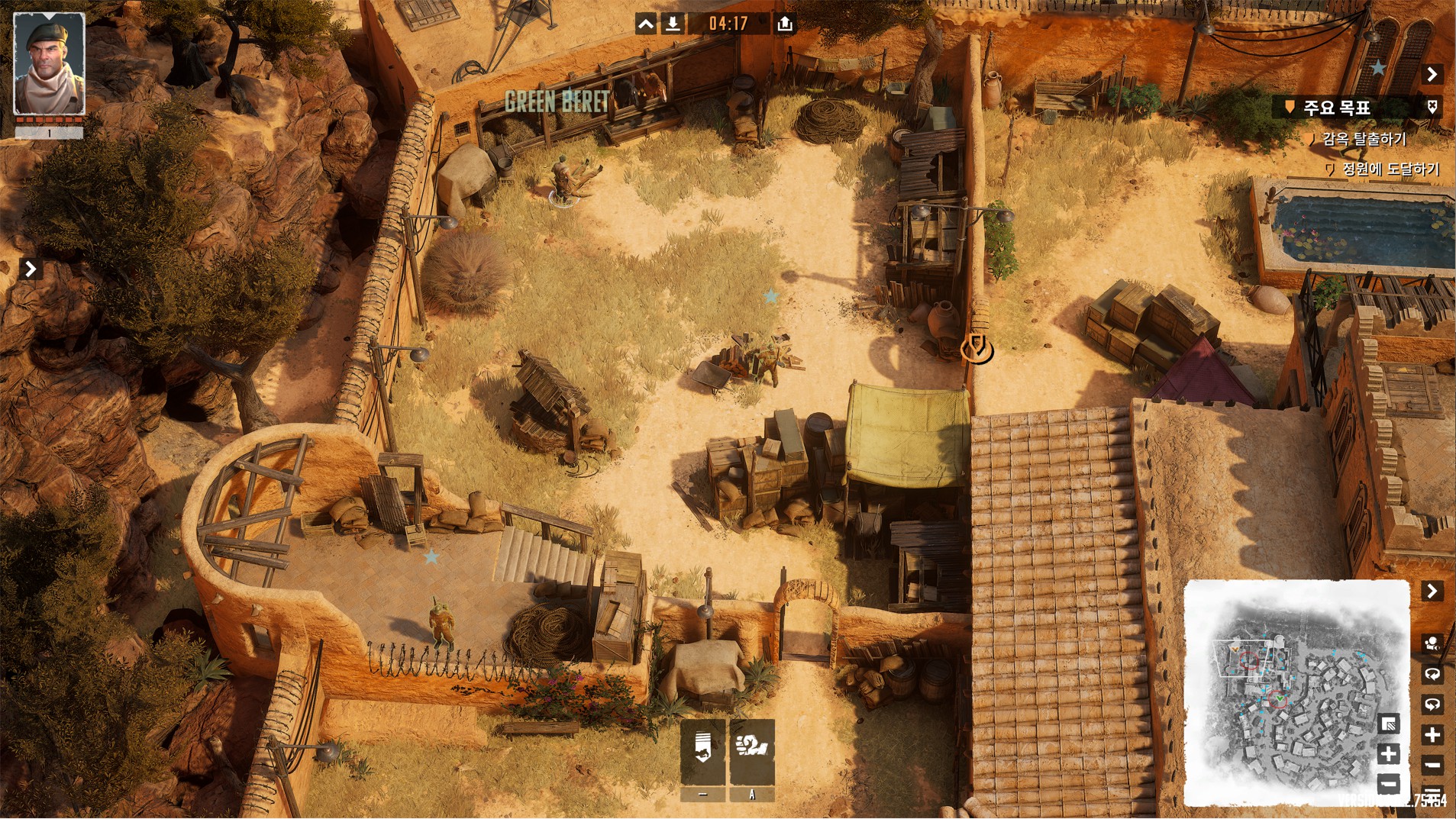Toggle the minimap layer overlay button
This screenshot has width=1456, height=819.
click(1389, 724)
